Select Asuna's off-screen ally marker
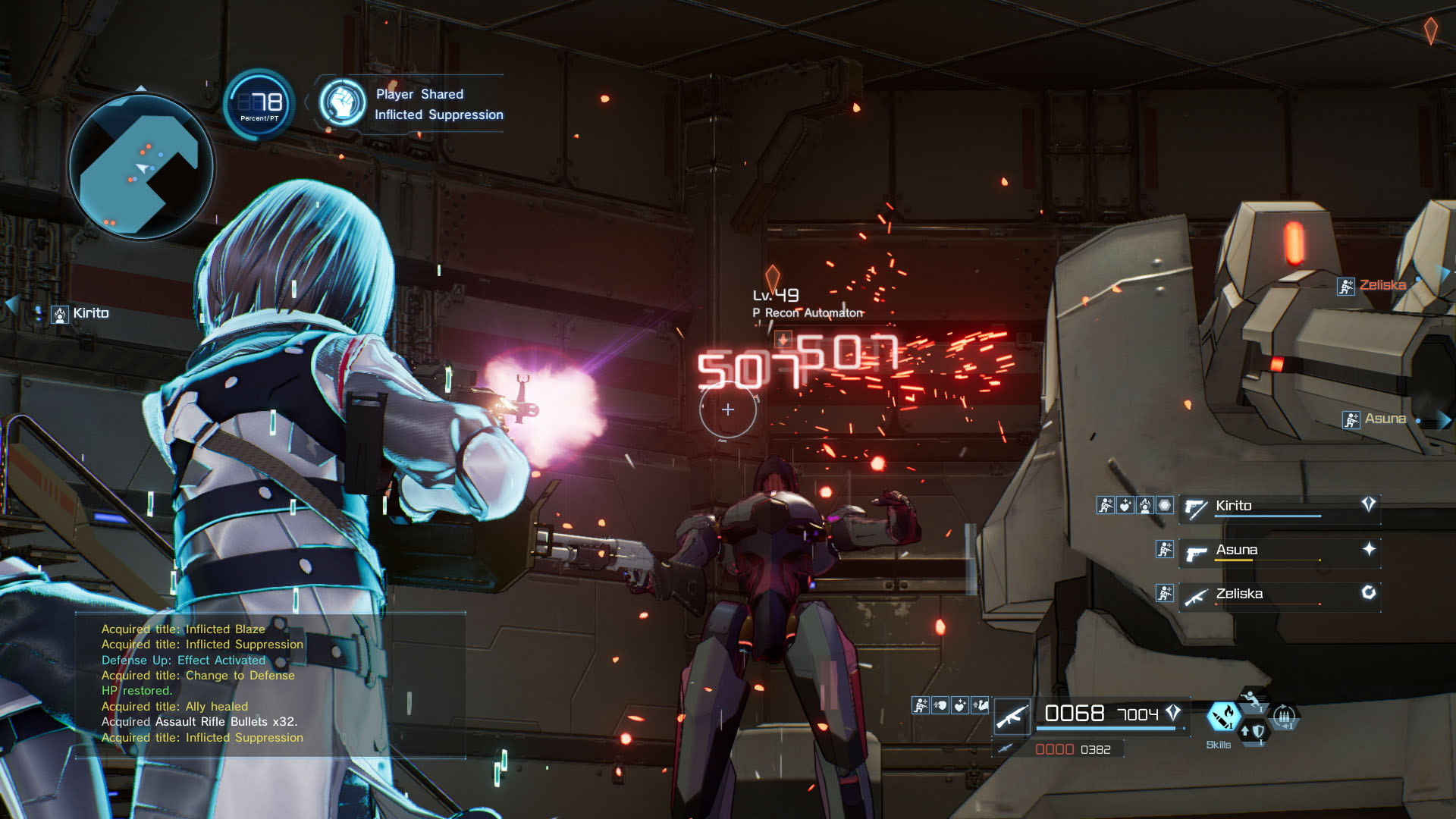 pyautogui.click(x=1376, y=419)
